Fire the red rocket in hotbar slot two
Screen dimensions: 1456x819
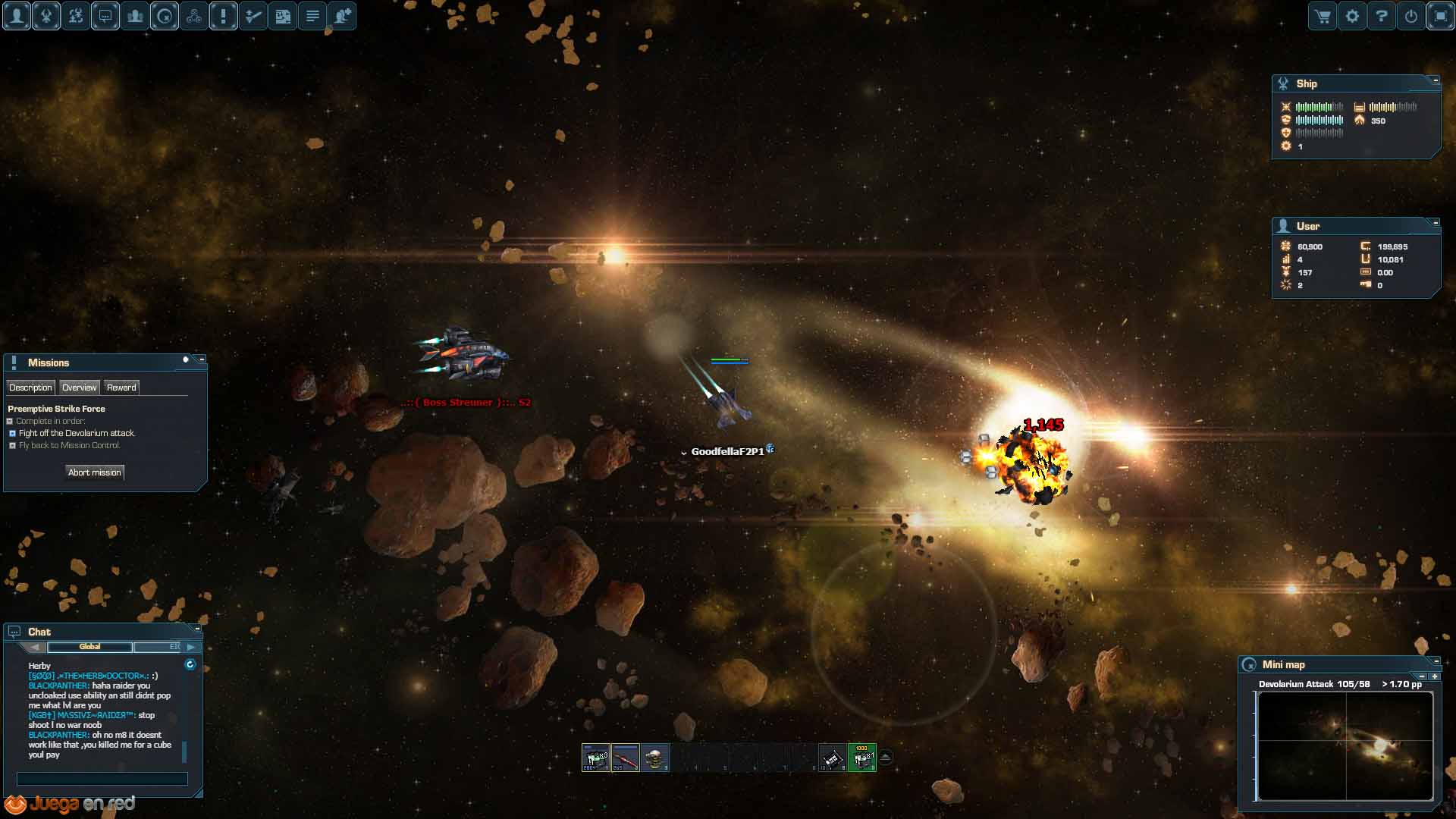626,758
